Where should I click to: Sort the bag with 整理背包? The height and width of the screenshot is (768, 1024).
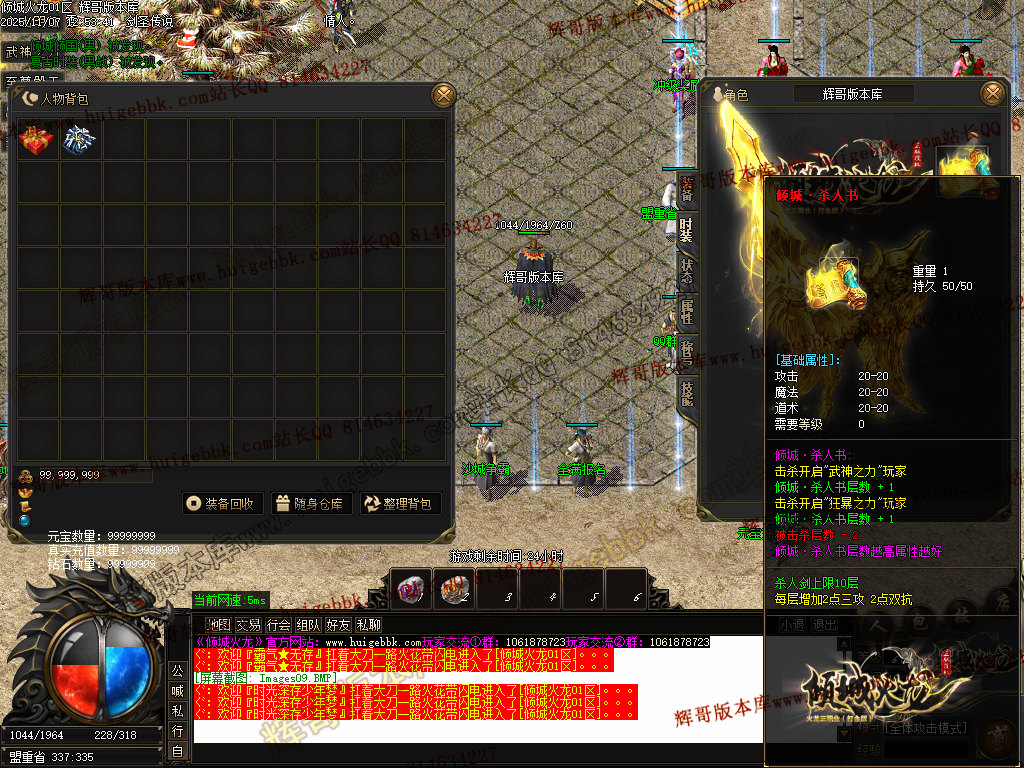(400, 504)
